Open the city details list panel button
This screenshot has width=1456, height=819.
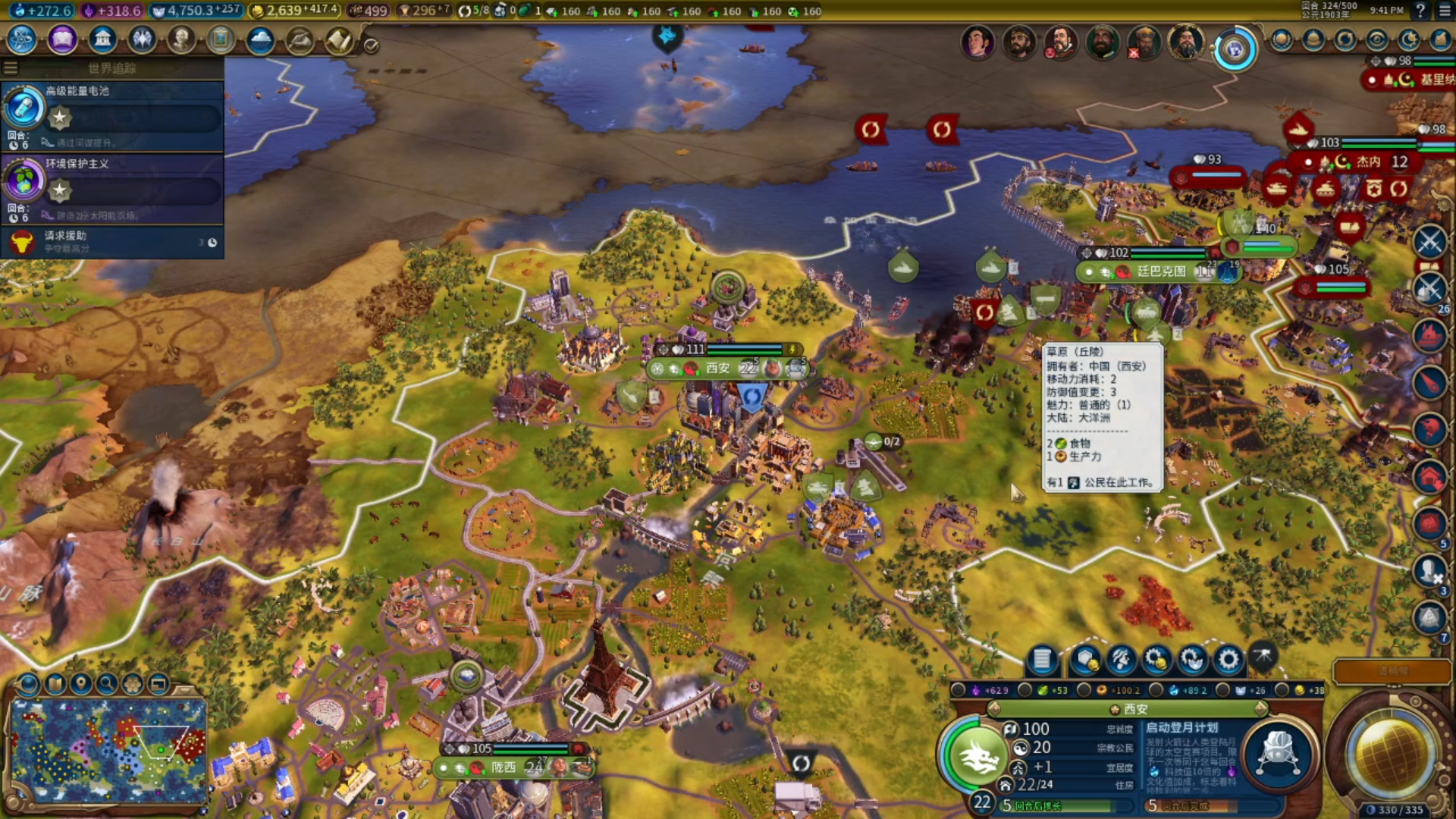[x=1042, y=661]
